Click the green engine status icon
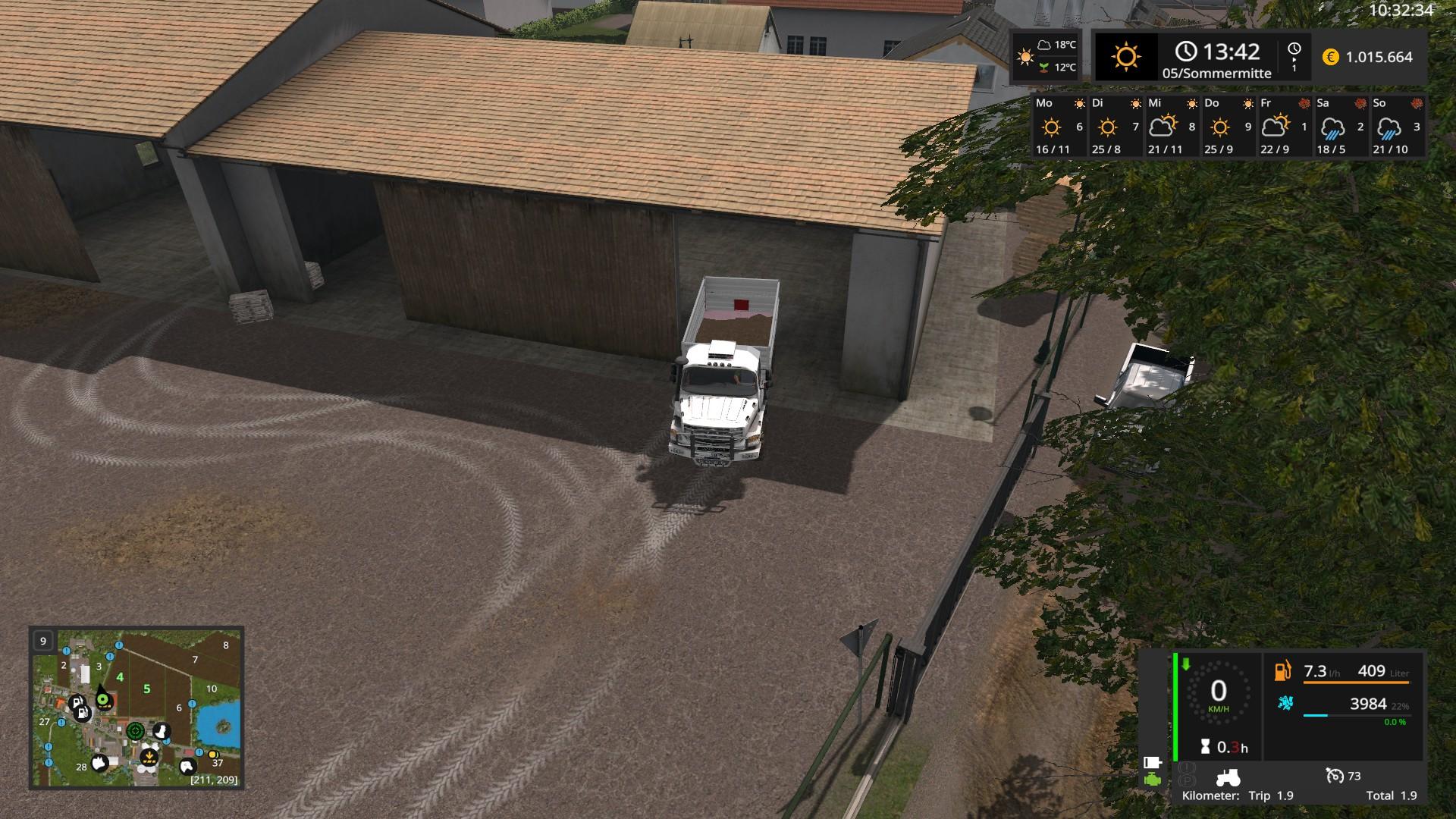 (x=1153, y=780)
